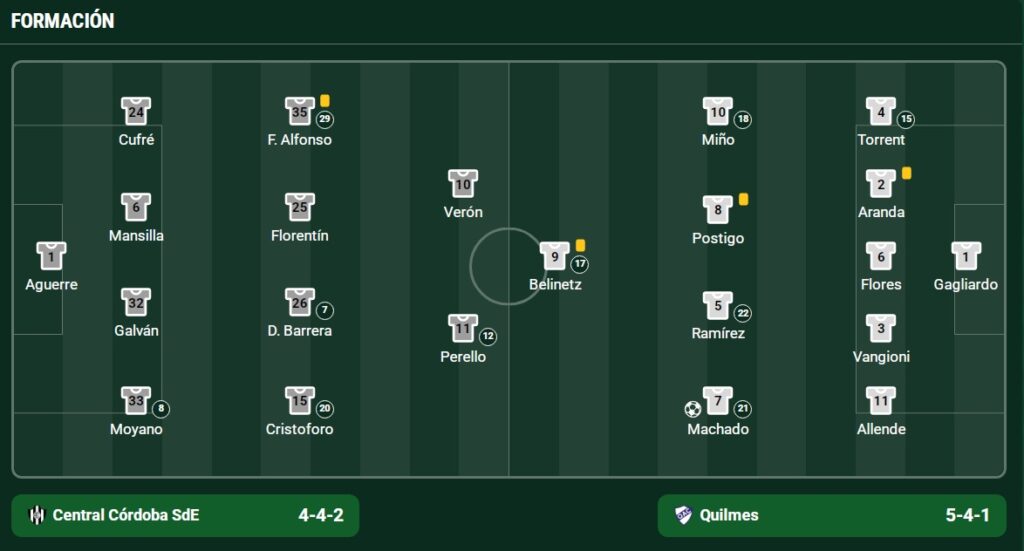
Task: Choose Mansilla in the lineup
Action: pyautogui.click(x=136, y=208)
